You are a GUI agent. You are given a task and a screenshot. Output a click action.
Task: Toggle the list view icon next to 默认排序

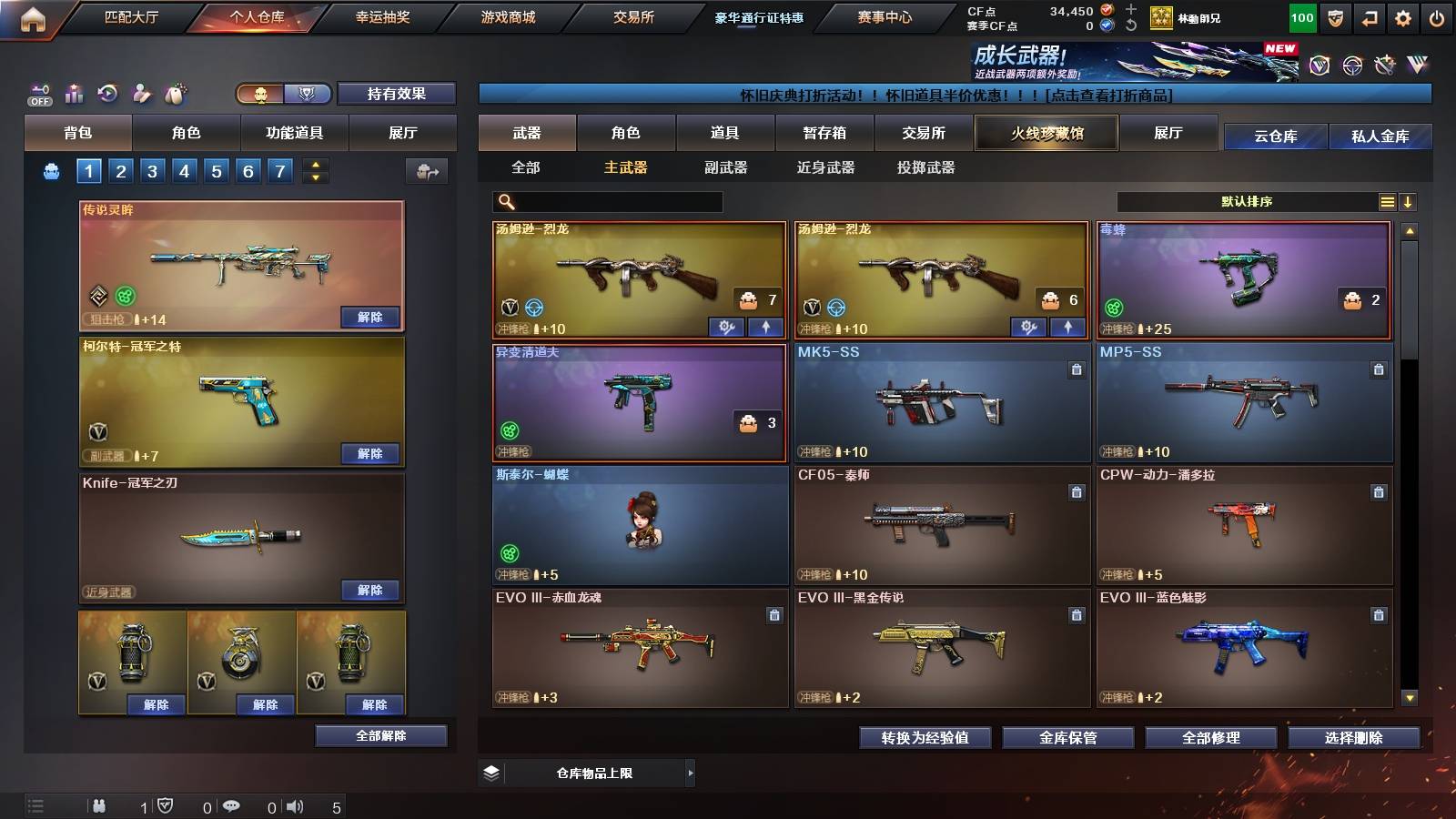1386,202
